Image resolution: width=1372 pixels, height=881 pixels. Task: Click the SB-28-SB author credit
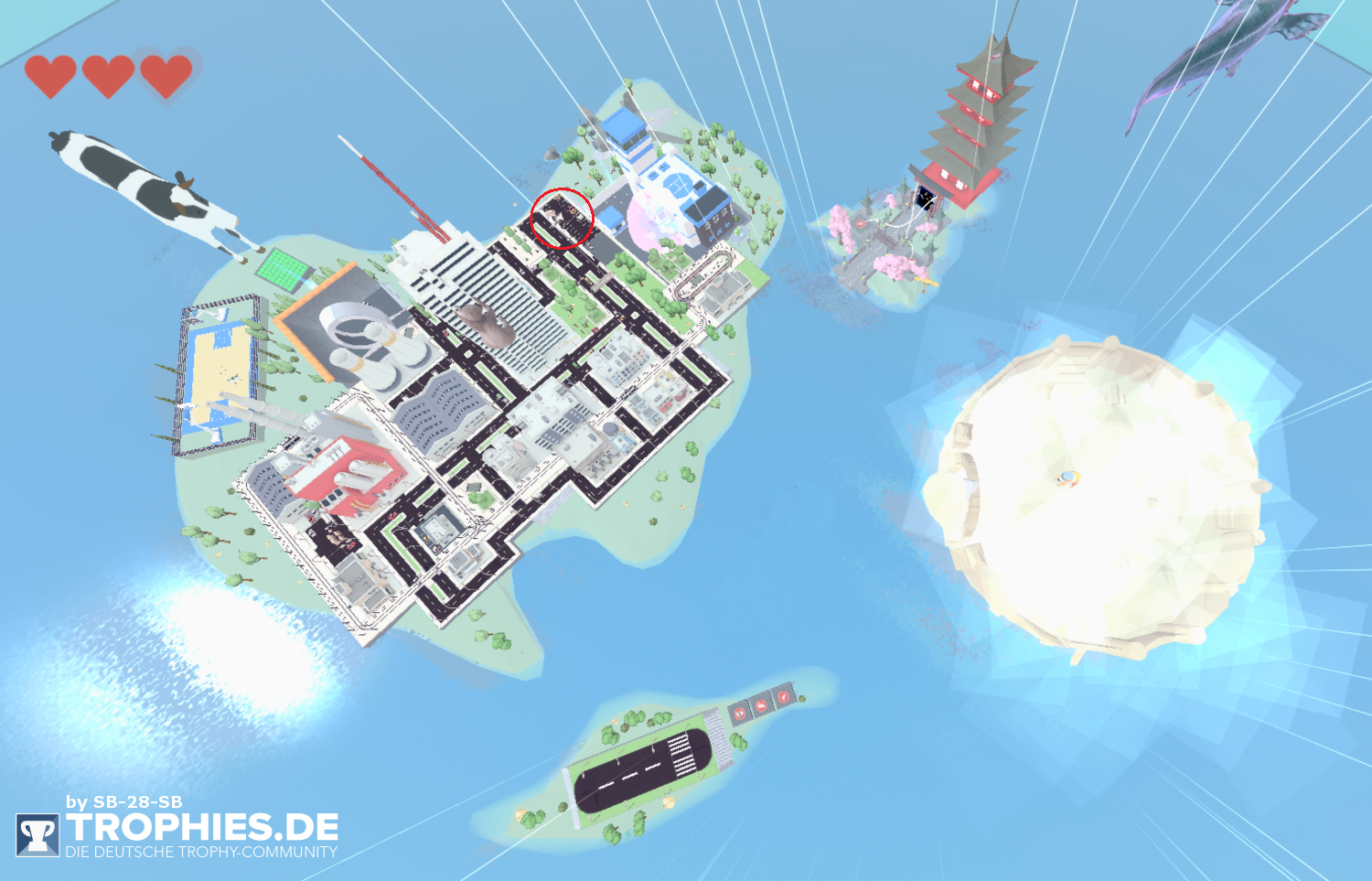point(123,800)
